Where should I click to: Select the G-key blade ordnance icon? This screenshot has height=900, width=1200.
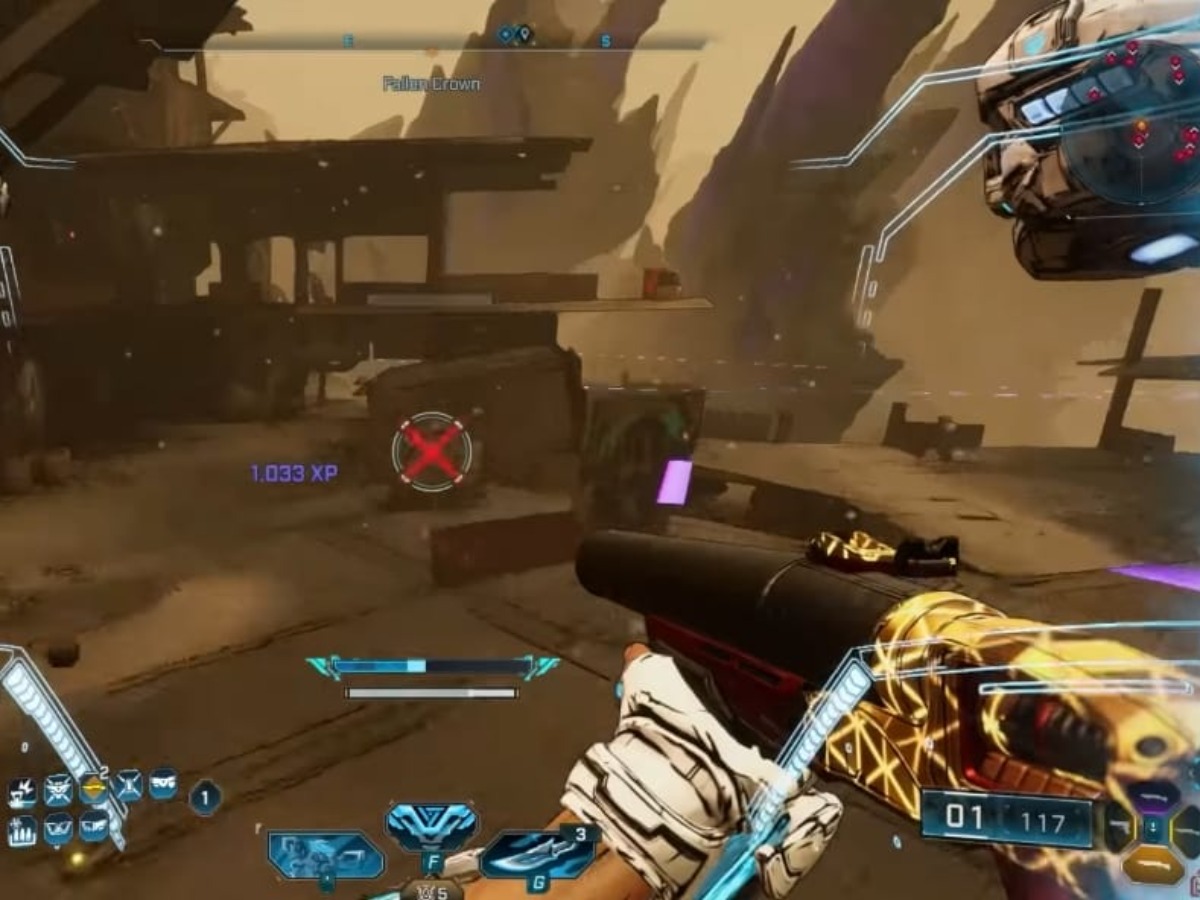click(538, 855)
